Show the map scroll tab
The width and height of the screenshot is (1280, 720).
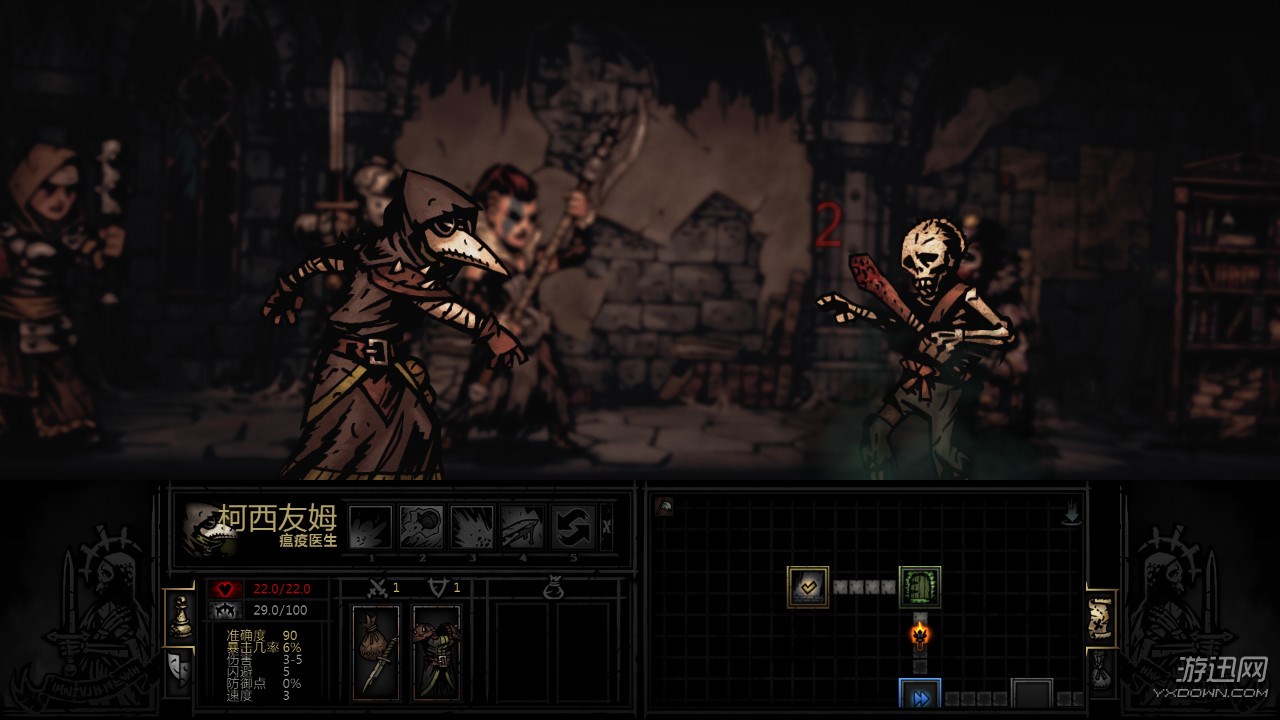click(x=1101, y=618)
